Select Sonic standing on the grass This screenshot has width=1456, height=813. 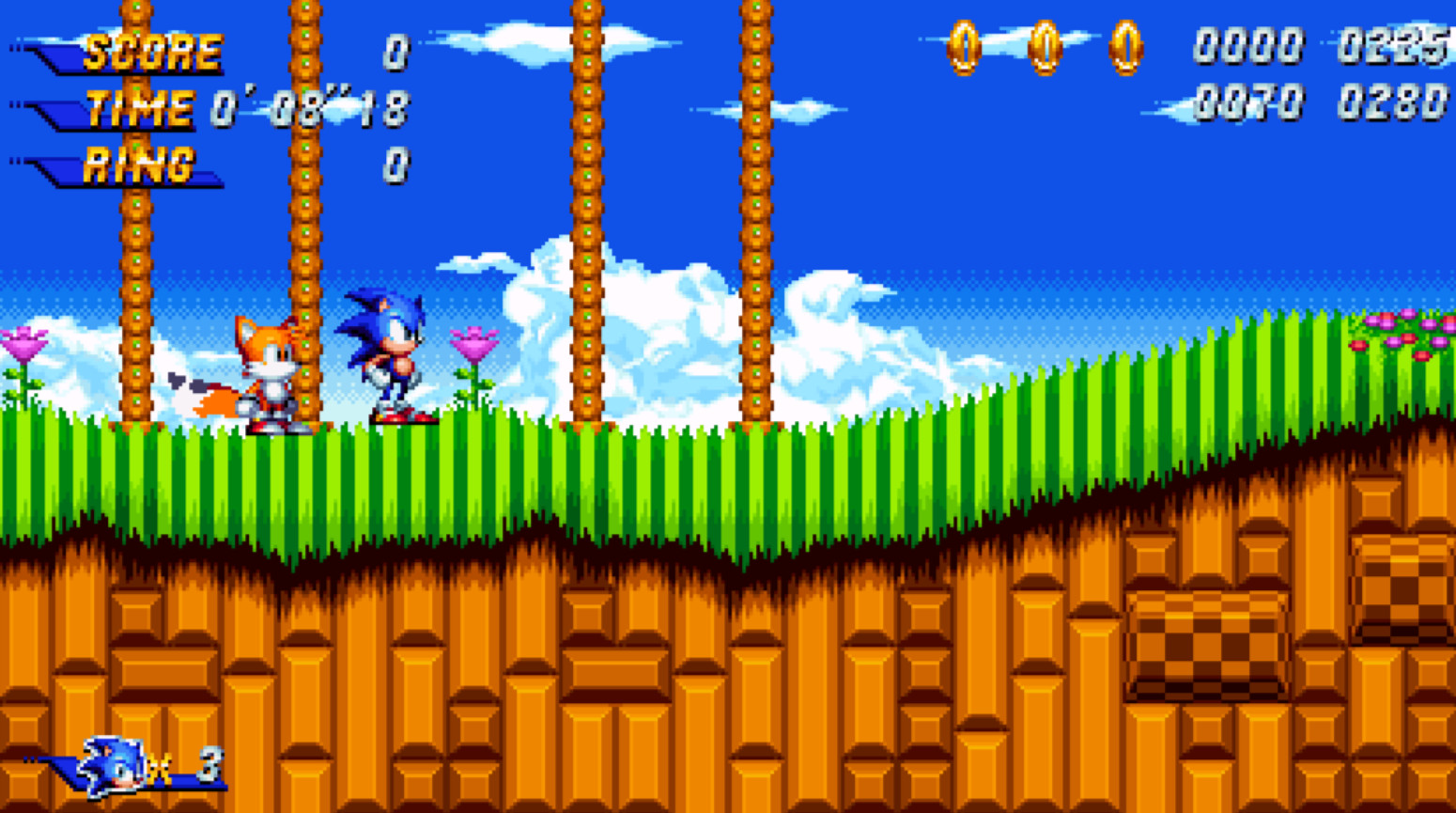click(385, 357)
